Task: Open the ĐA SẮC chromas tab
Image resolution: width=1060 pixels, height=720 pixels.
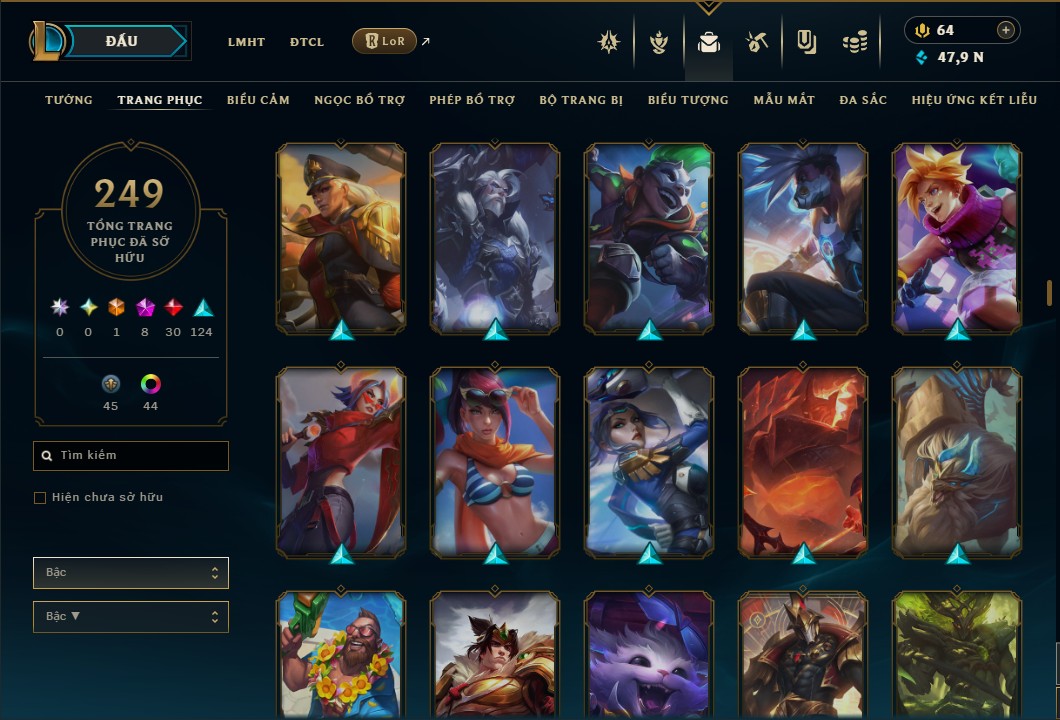Action: (x=863, y=100)
